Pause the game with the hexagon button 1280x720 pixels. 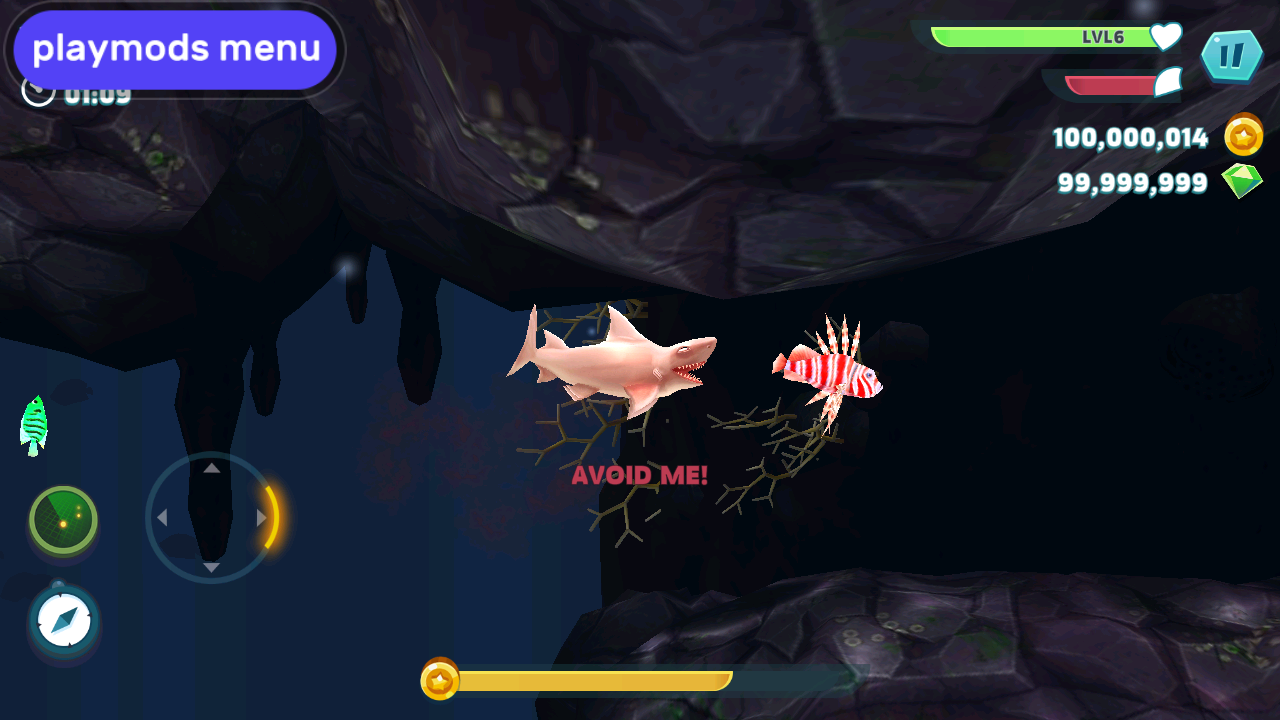(x=1231, y=56)
